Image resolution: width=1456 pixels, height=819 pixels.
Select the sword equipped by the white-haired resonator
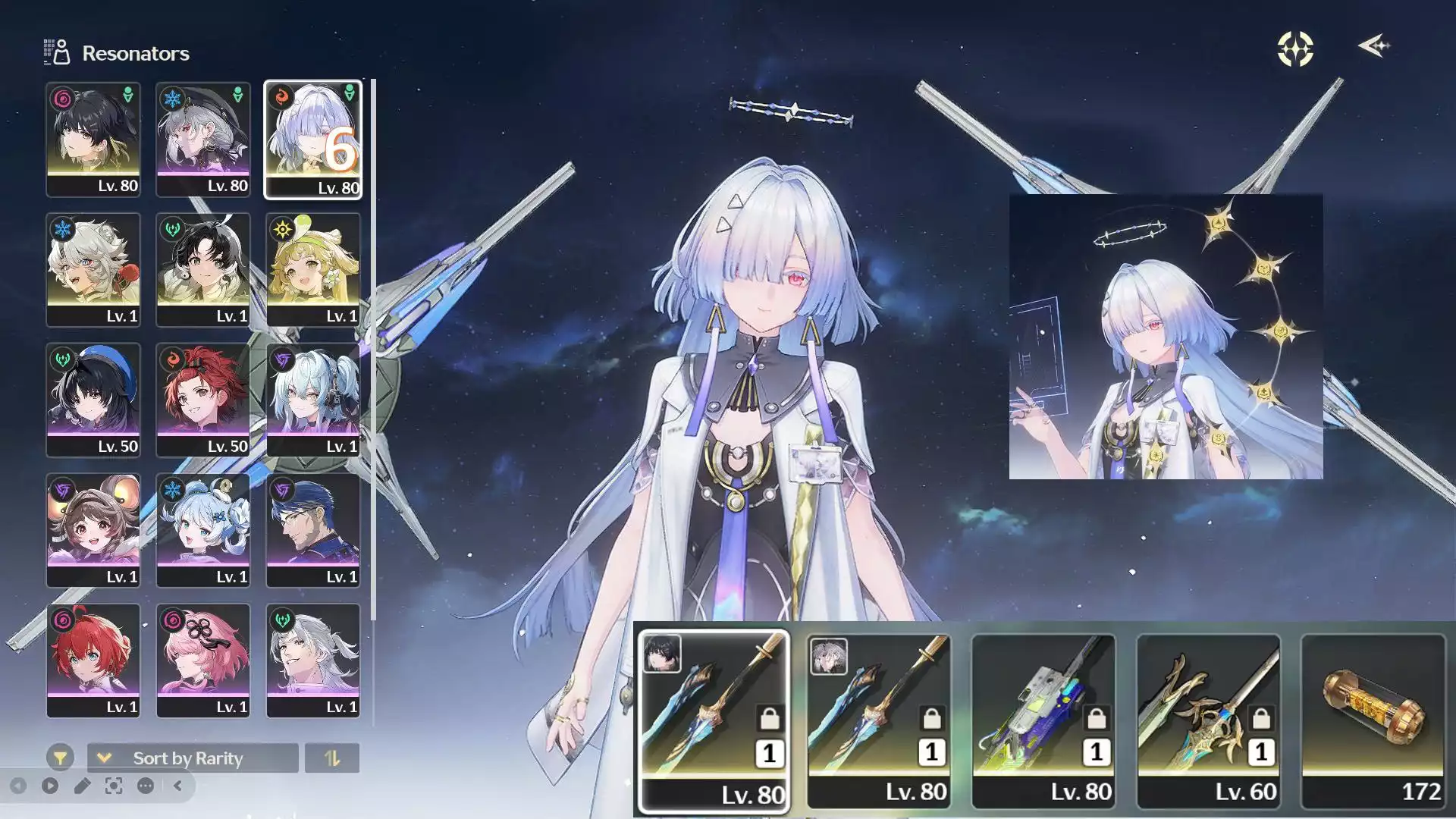point(878,720)
